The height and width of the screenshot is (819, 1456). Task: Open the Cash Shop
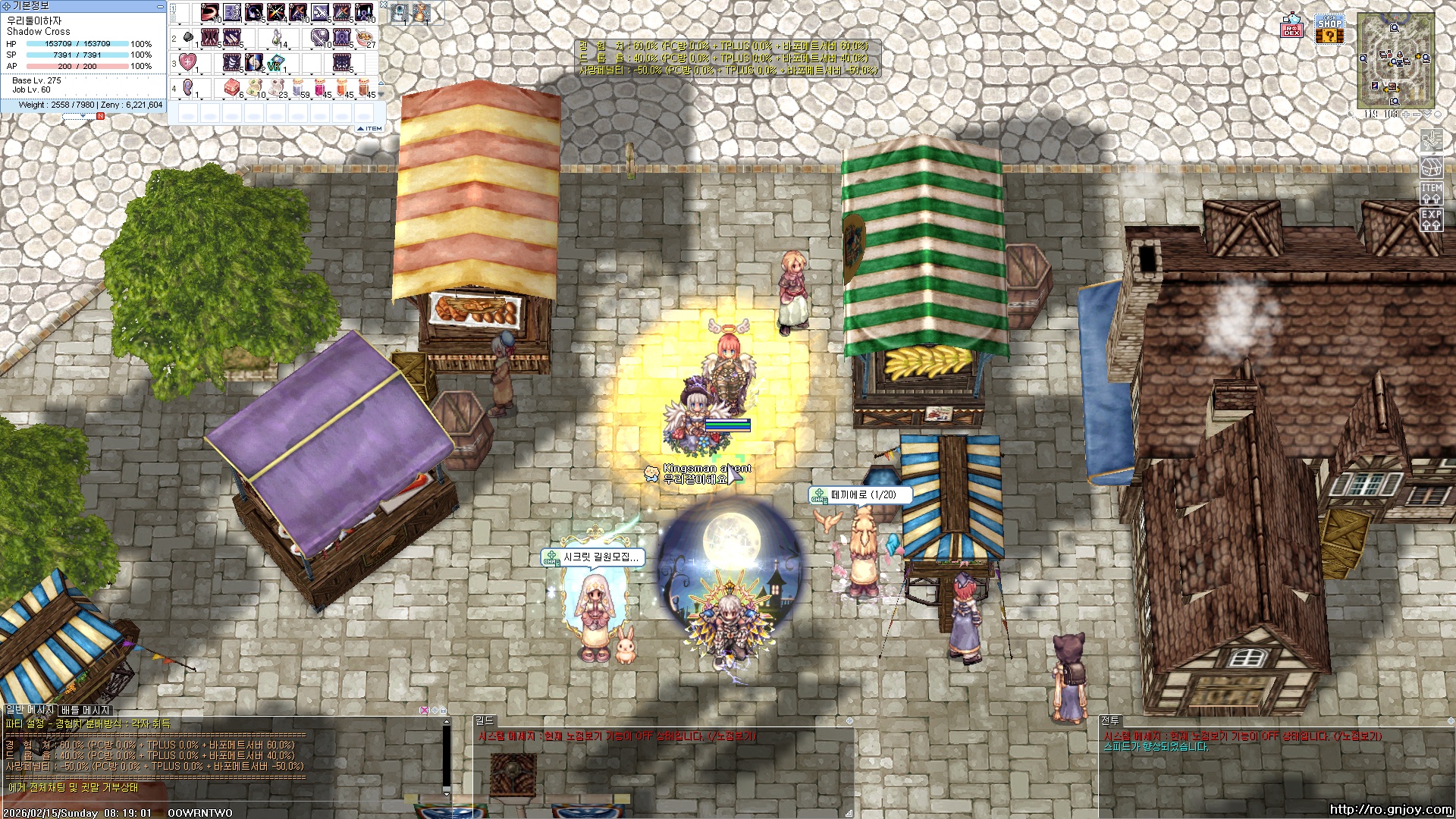(x=1329, y=29)
